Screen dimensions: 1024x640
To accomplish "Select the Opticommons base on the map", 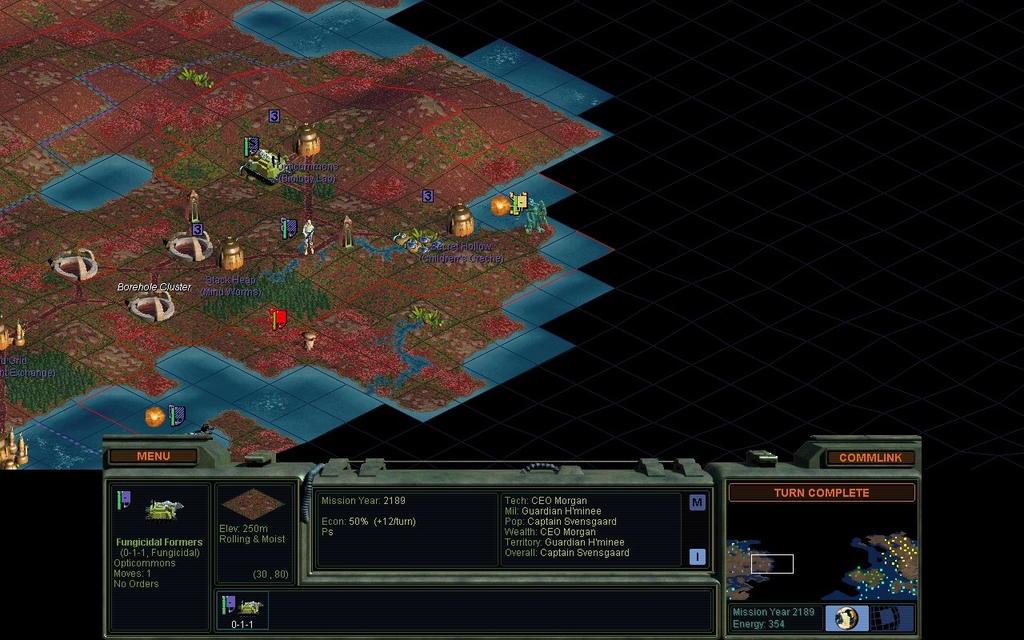I will (x=307, y=141).
